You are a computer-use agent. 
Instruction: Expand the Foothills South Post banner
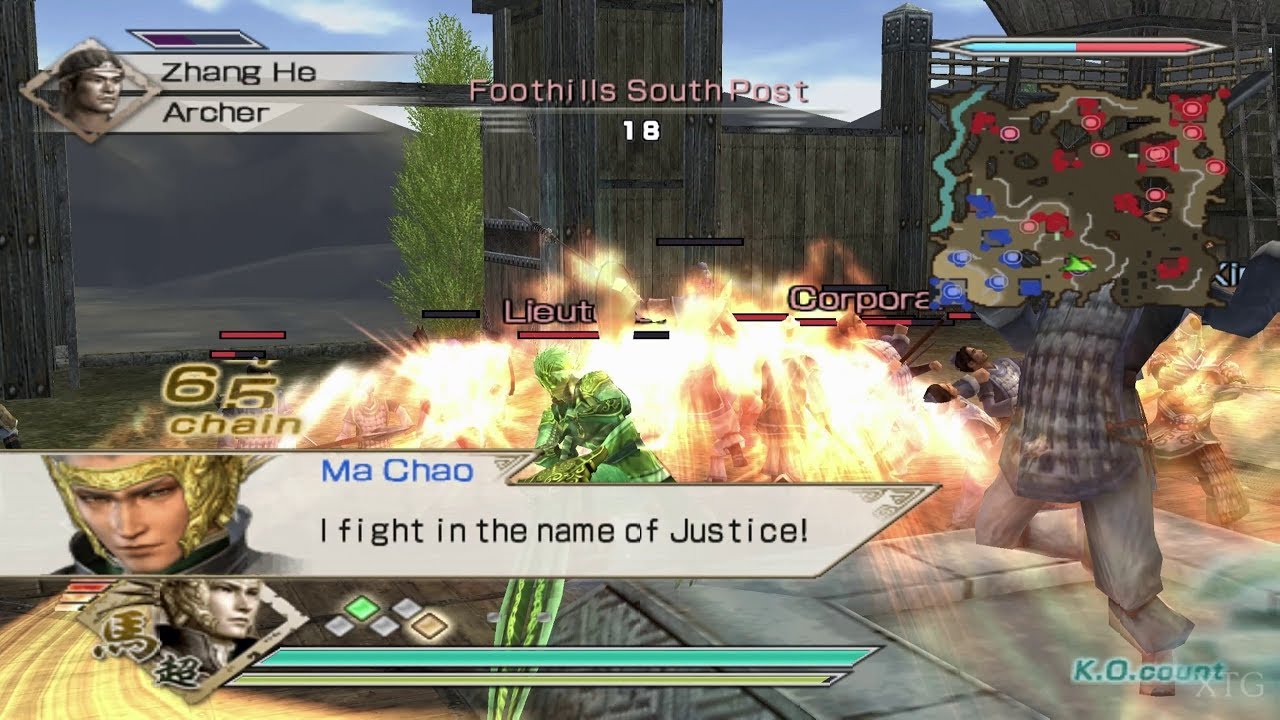(x=640, y=92)
